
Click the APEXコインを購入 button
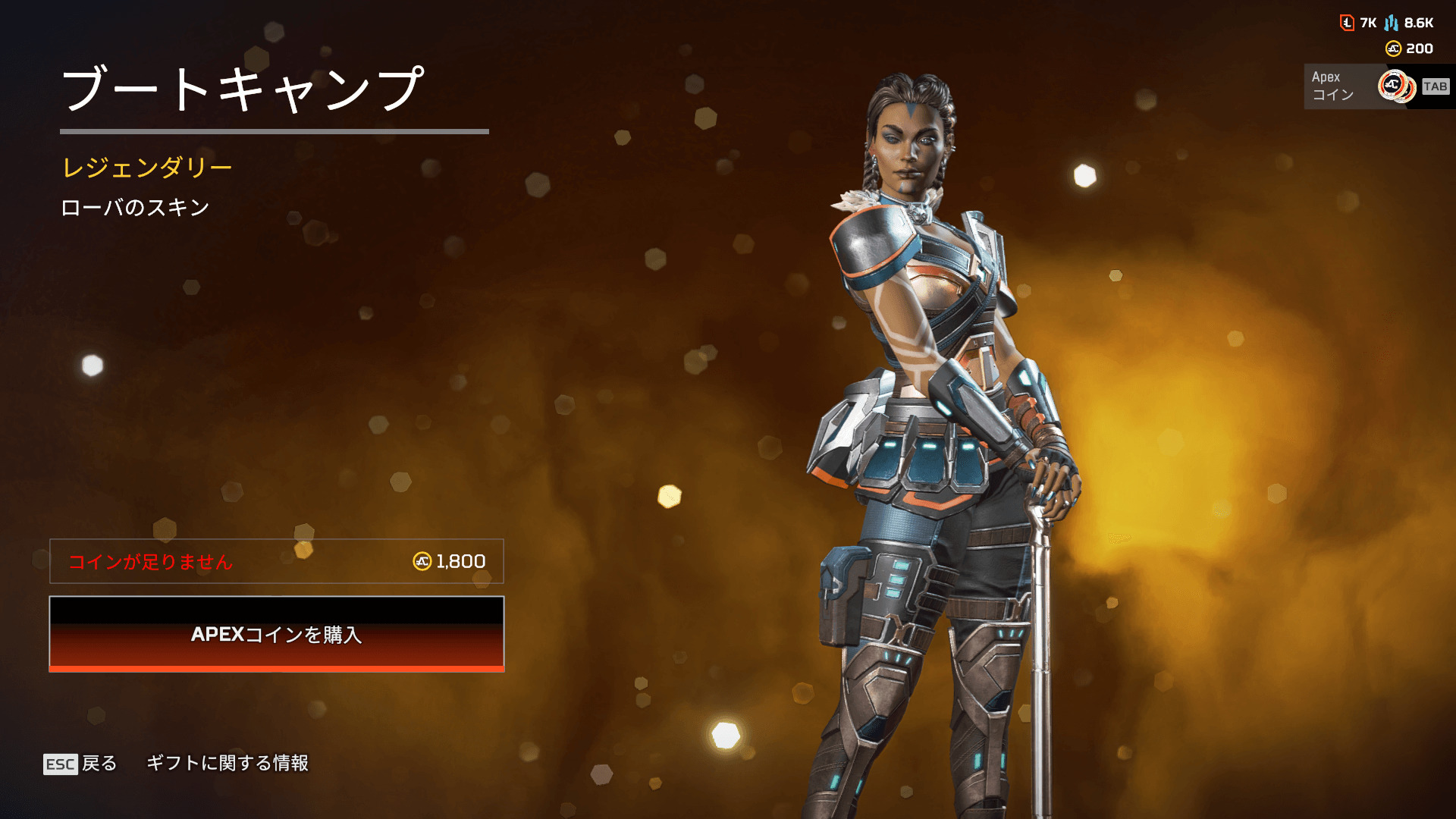[277, 634]
